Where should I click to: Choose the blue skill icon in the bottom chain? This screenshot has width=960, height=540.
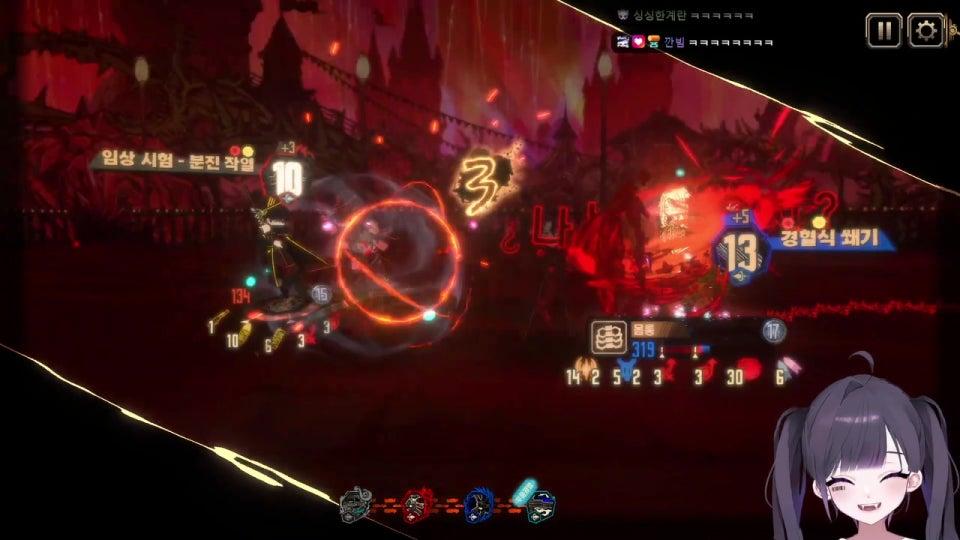click(x=478, y=506)
